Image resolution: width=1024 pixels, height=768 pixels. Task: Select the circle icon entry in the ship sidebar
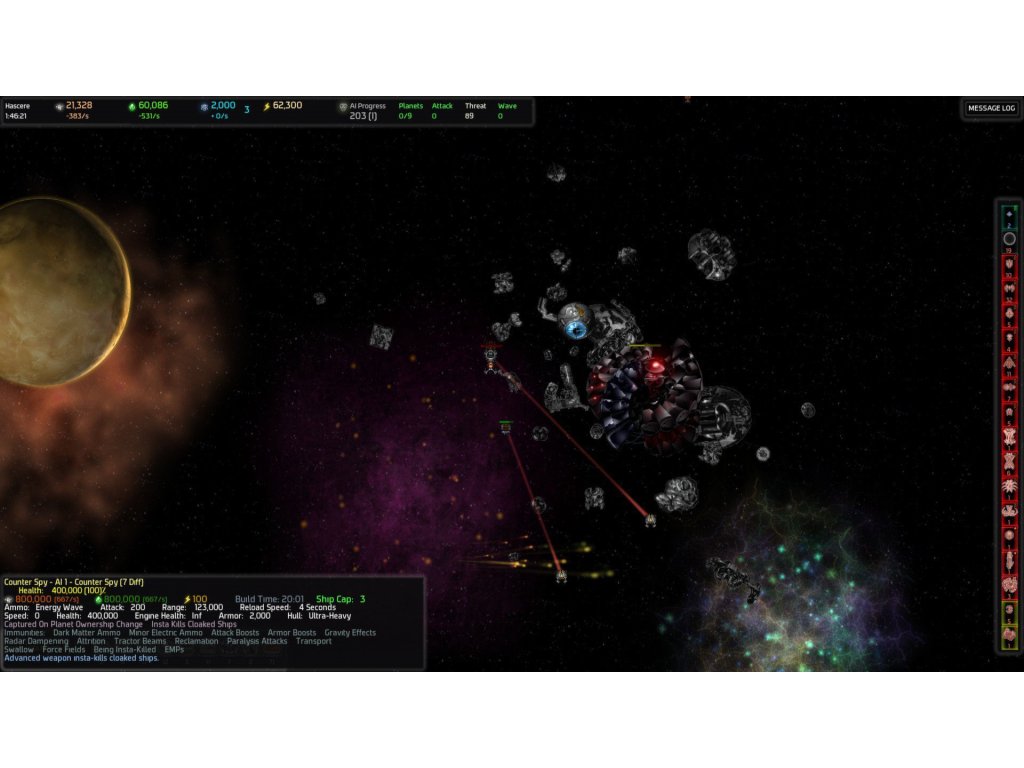click(x=1009, y=239)
